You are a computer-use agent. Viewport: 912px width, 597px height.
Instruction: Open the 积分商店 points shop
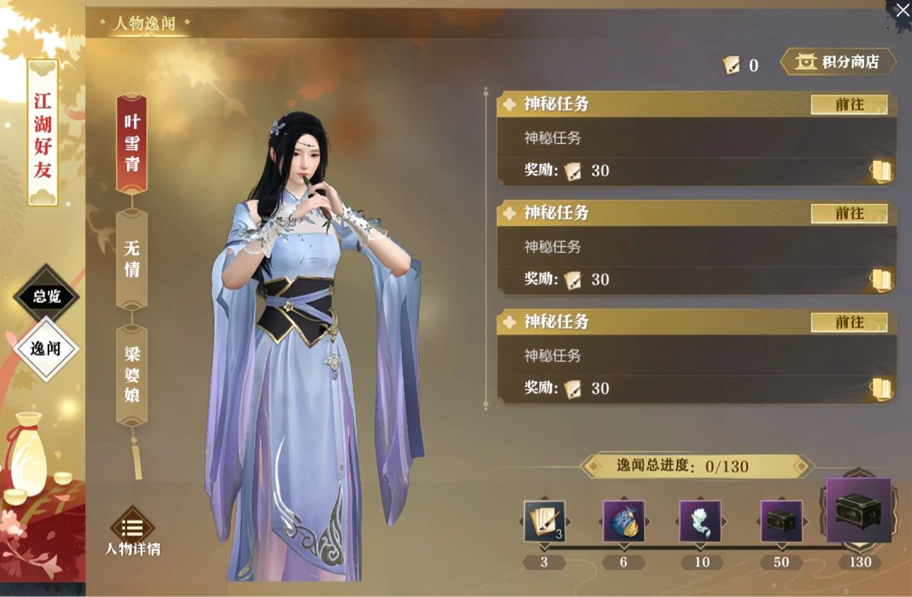click(838, 62)
